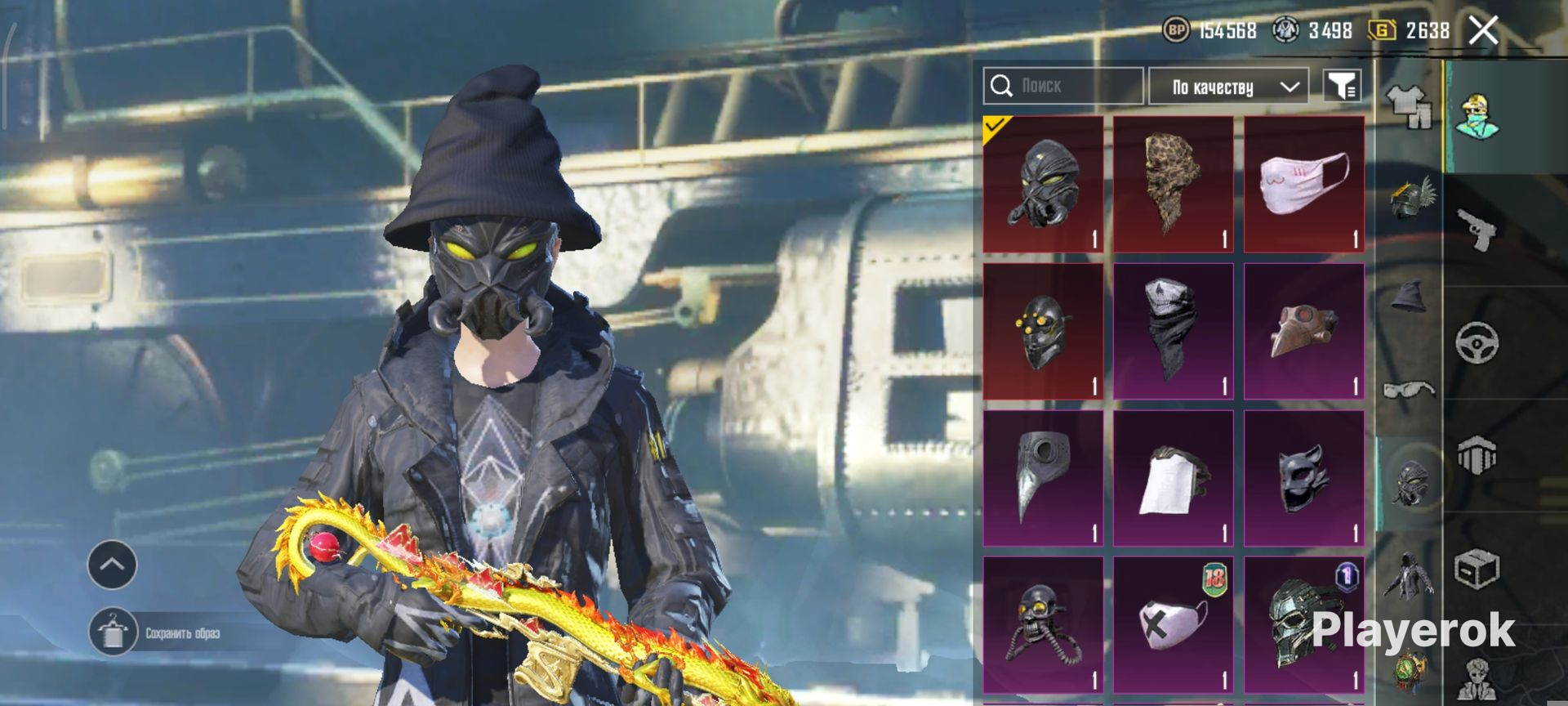Select the equipped black gas mask
Image resolution: width=1568 pixels, height=706 pixels.
point(1043,184)
